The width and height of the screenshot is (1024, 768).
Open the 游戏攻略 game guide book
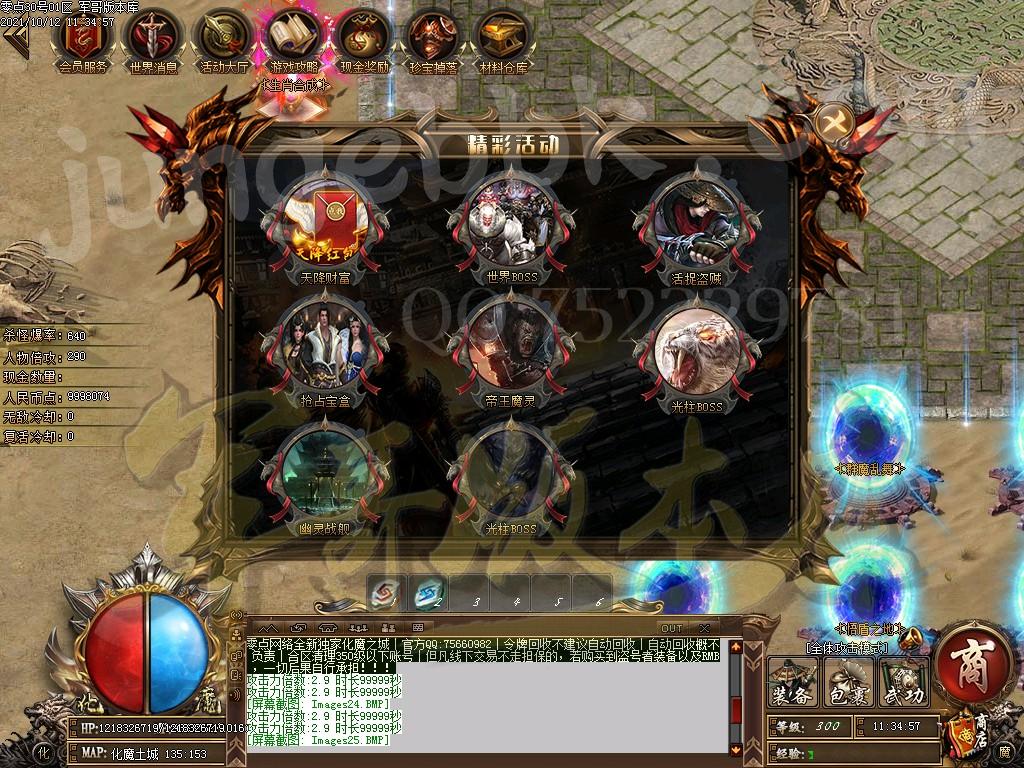292,38
